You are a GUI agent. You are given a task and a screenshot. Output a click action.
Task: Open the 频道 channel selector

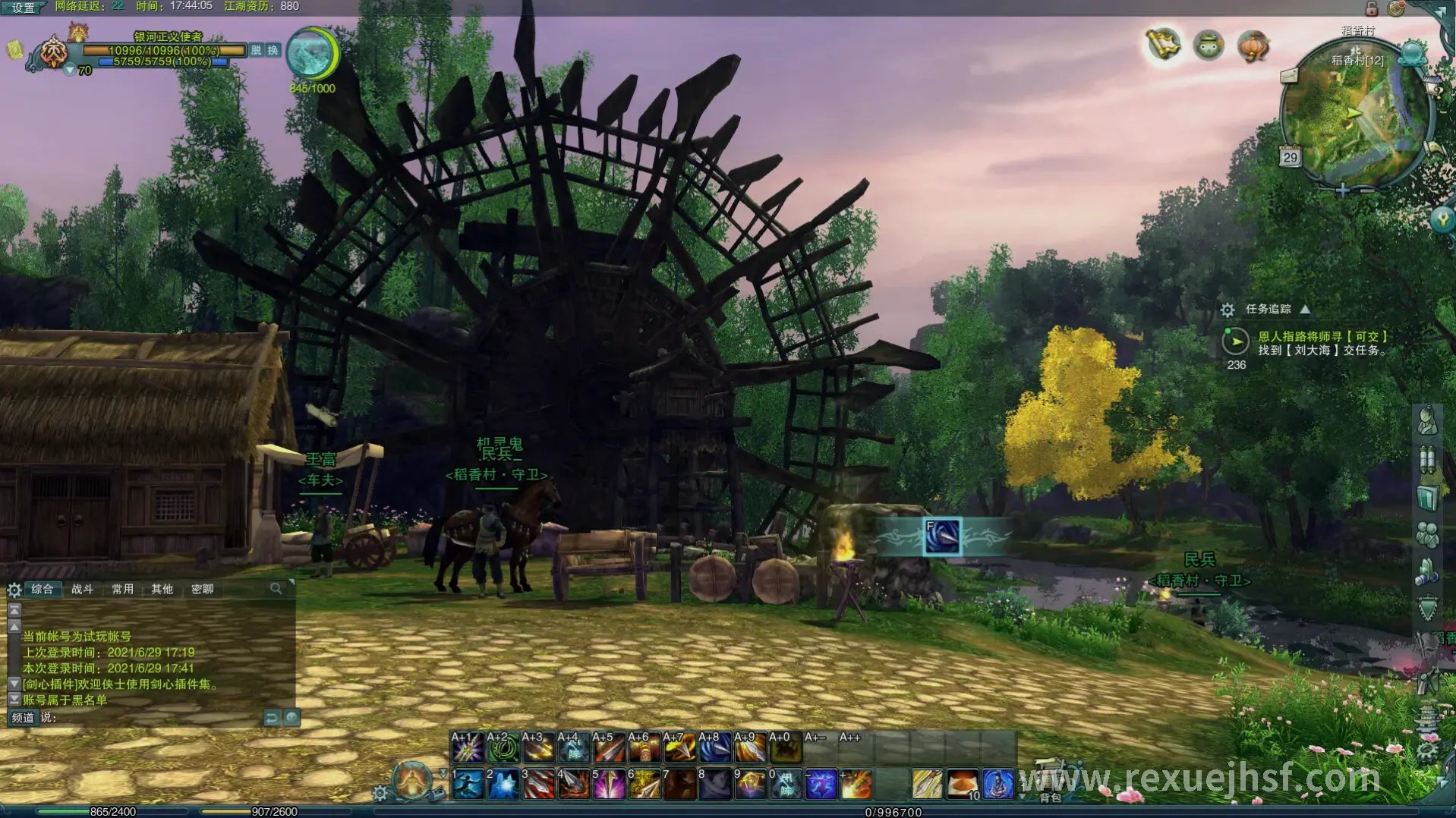tap(23, 717)
